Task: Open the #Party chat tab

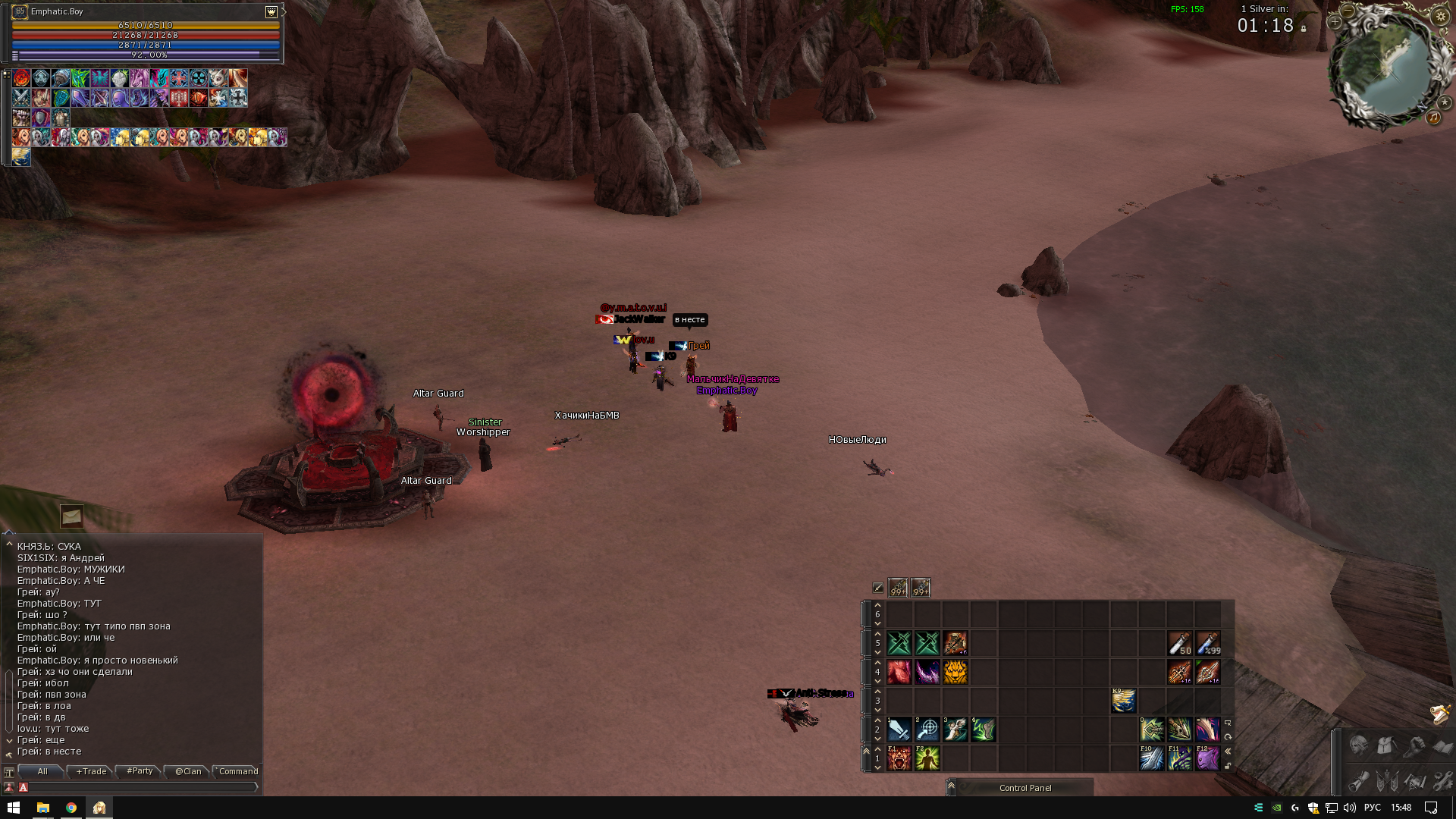Action: (x=140, y=771)
